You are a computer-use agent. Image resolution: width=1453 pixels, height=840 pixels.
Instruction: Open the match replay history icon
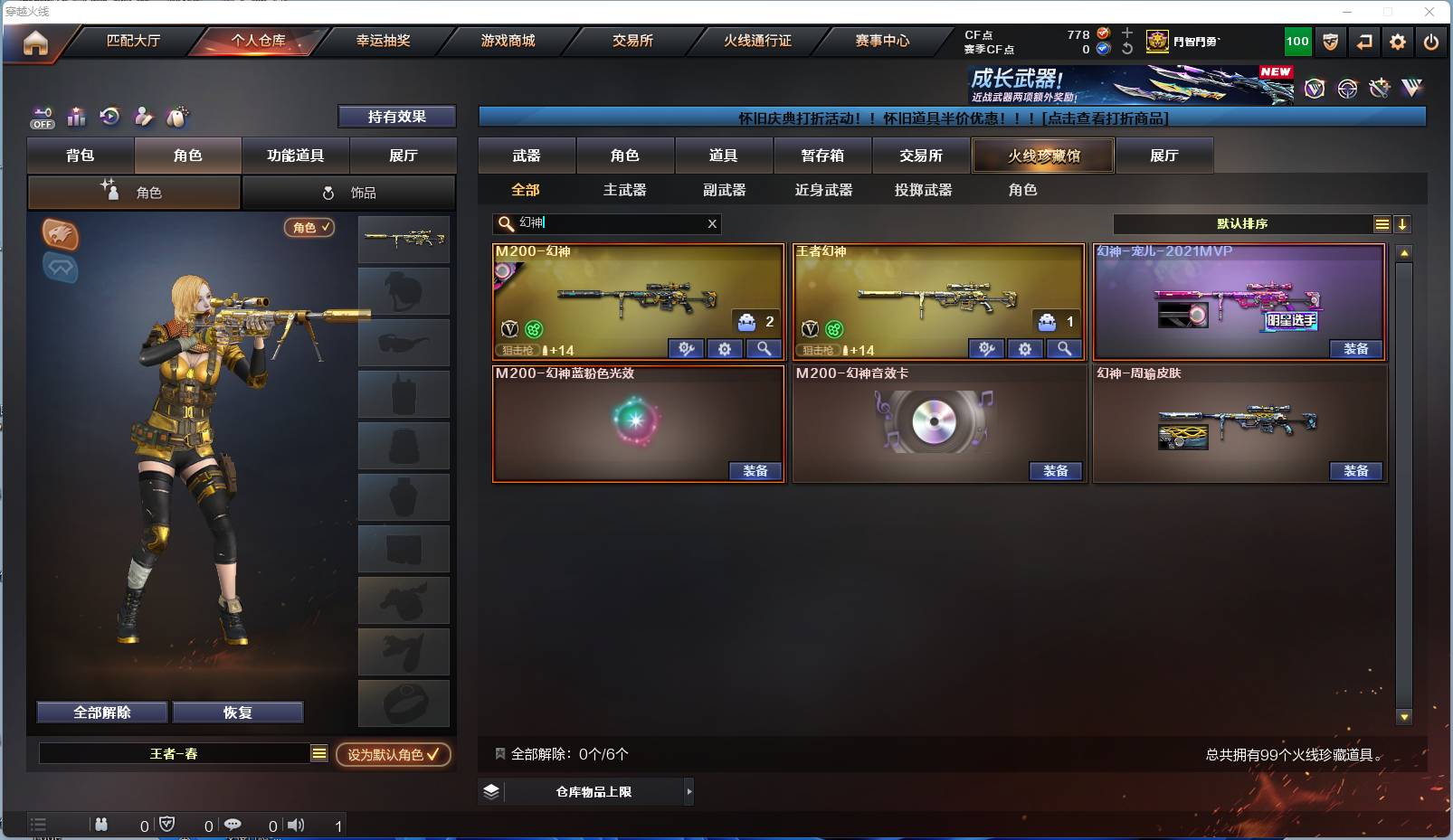(109, 117)
